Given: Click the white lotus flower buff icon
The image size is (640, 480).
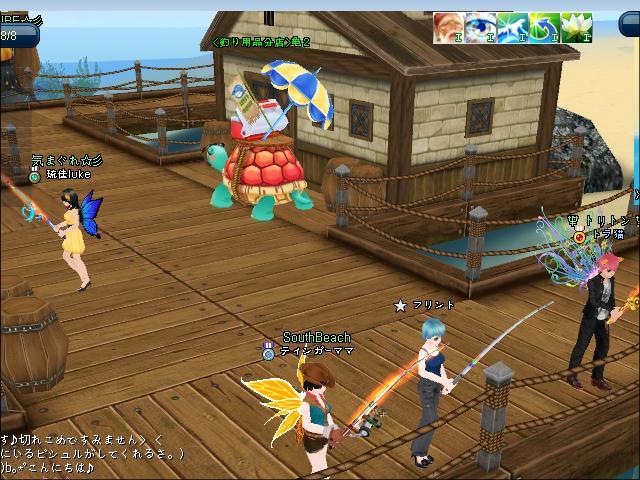Looking at the screenshot, I should pyautogui.click(x=574, y=28).
